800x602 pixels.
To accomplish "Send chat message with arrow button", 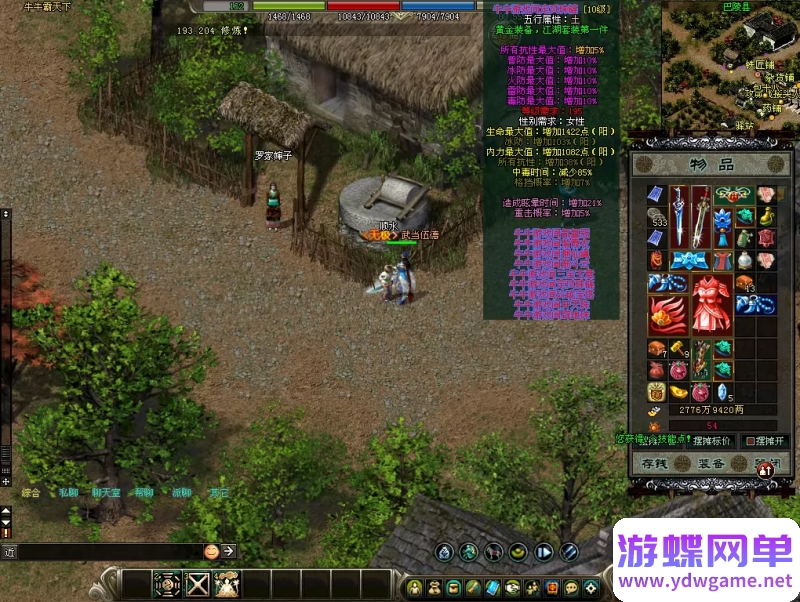I will tap(229, 551).
